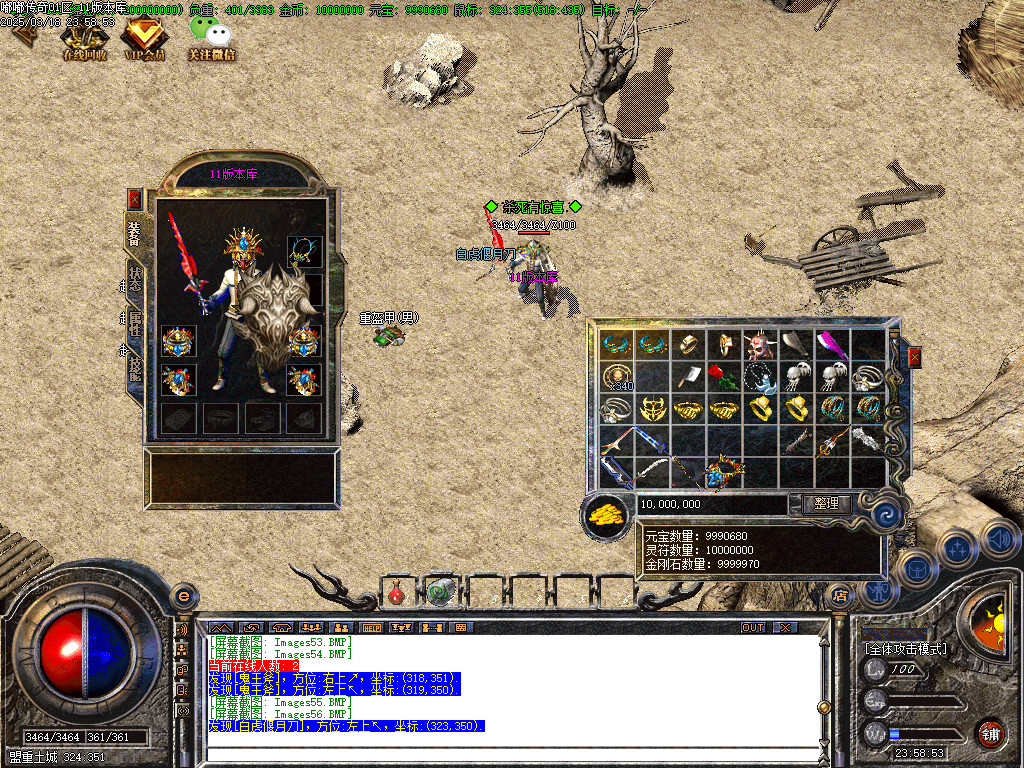
Task: Select the cleaver item in the bag
Action: 687,377
